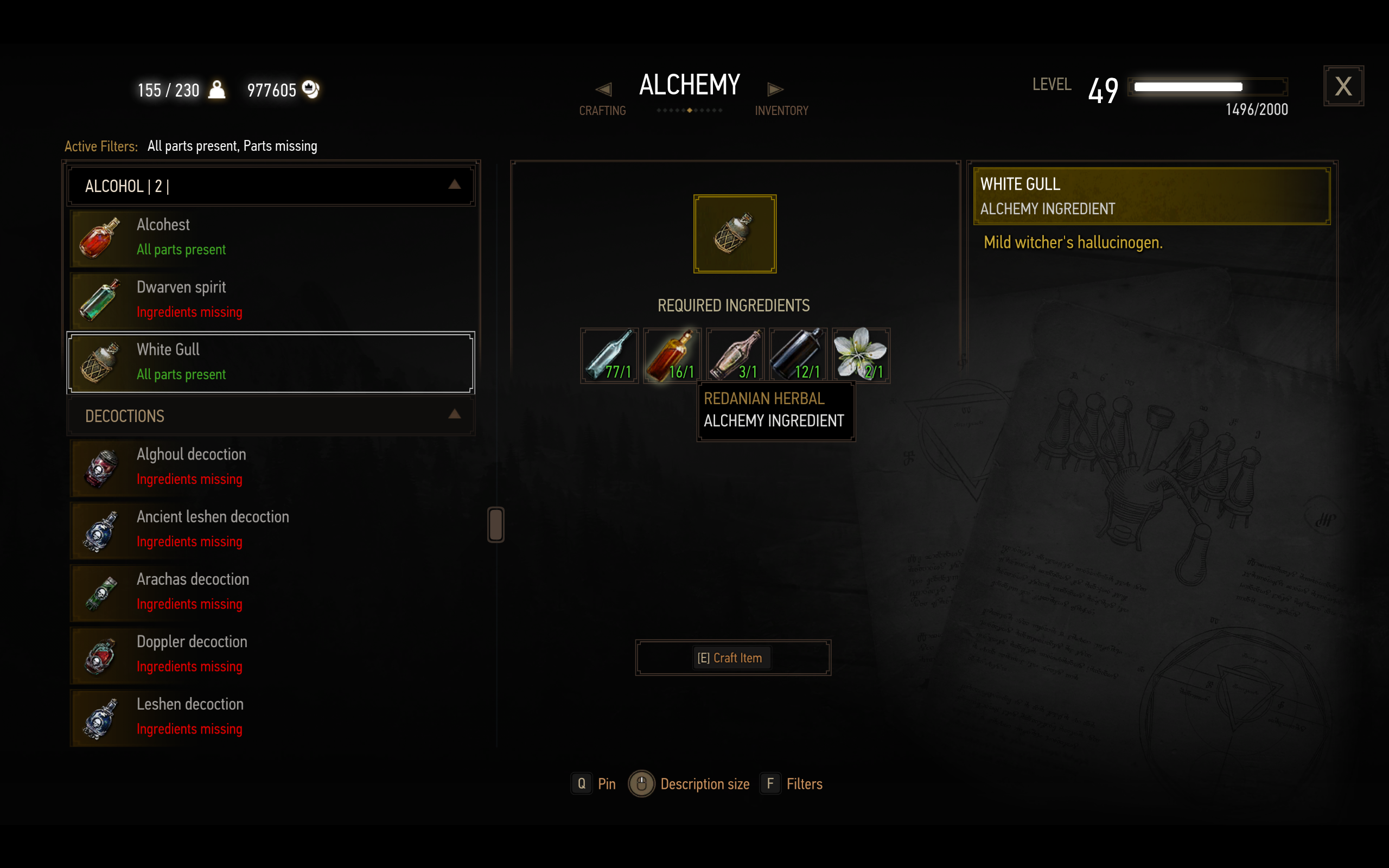Select the dark bottle ingredient showing 12/1
The width and height of the screenshot is (1389, 868).
pyautogui.click(x=798, y=355)
